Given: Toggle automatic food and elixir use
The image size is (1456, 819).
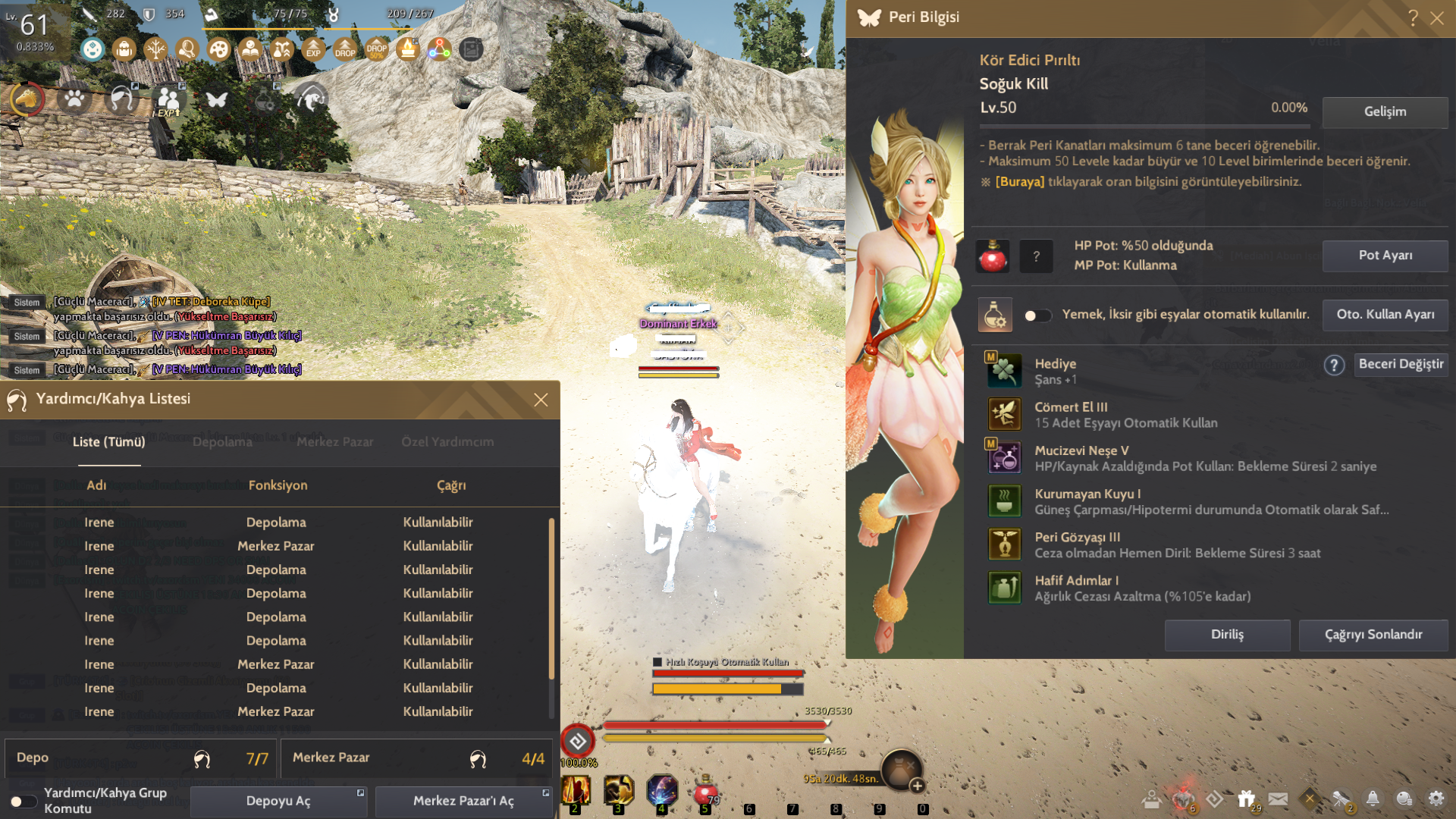Looking at the screenshot, I should click(1037, 315).
